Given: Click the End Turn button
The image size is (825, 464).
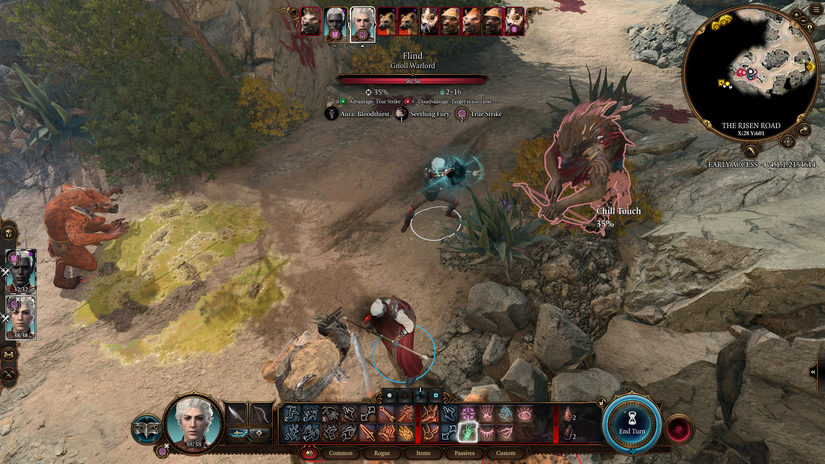Looking at the screenshot, I should pos(632,423).
